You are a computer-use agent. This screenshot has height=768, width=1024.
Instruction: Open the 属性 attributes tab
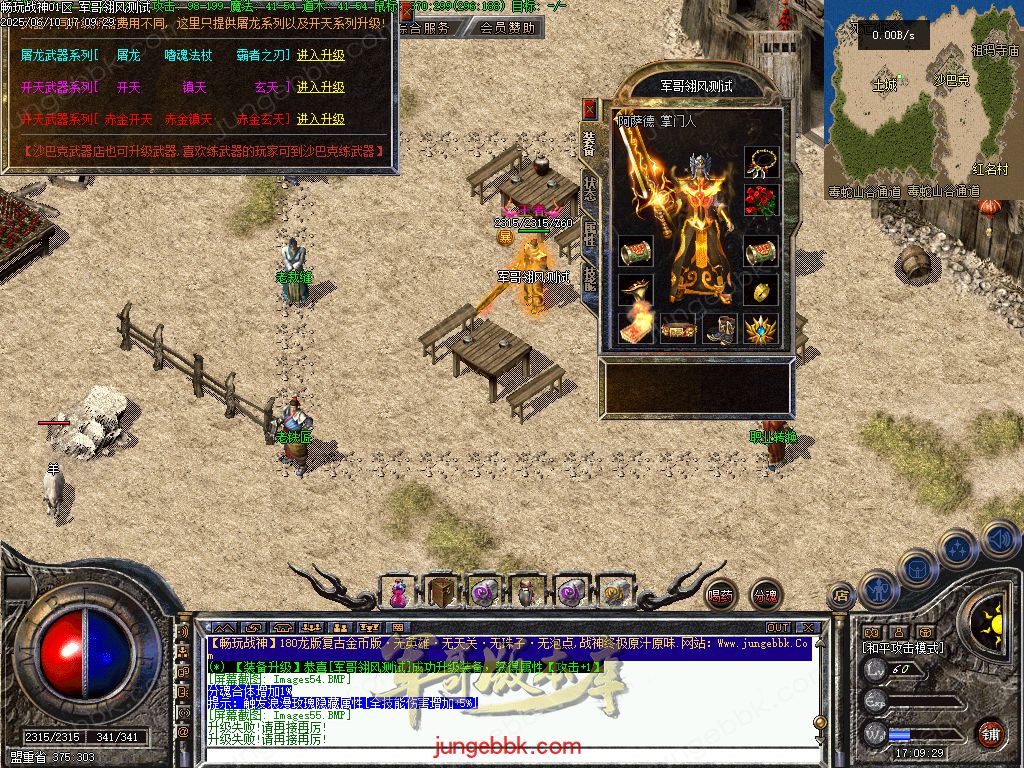(590, 235)
